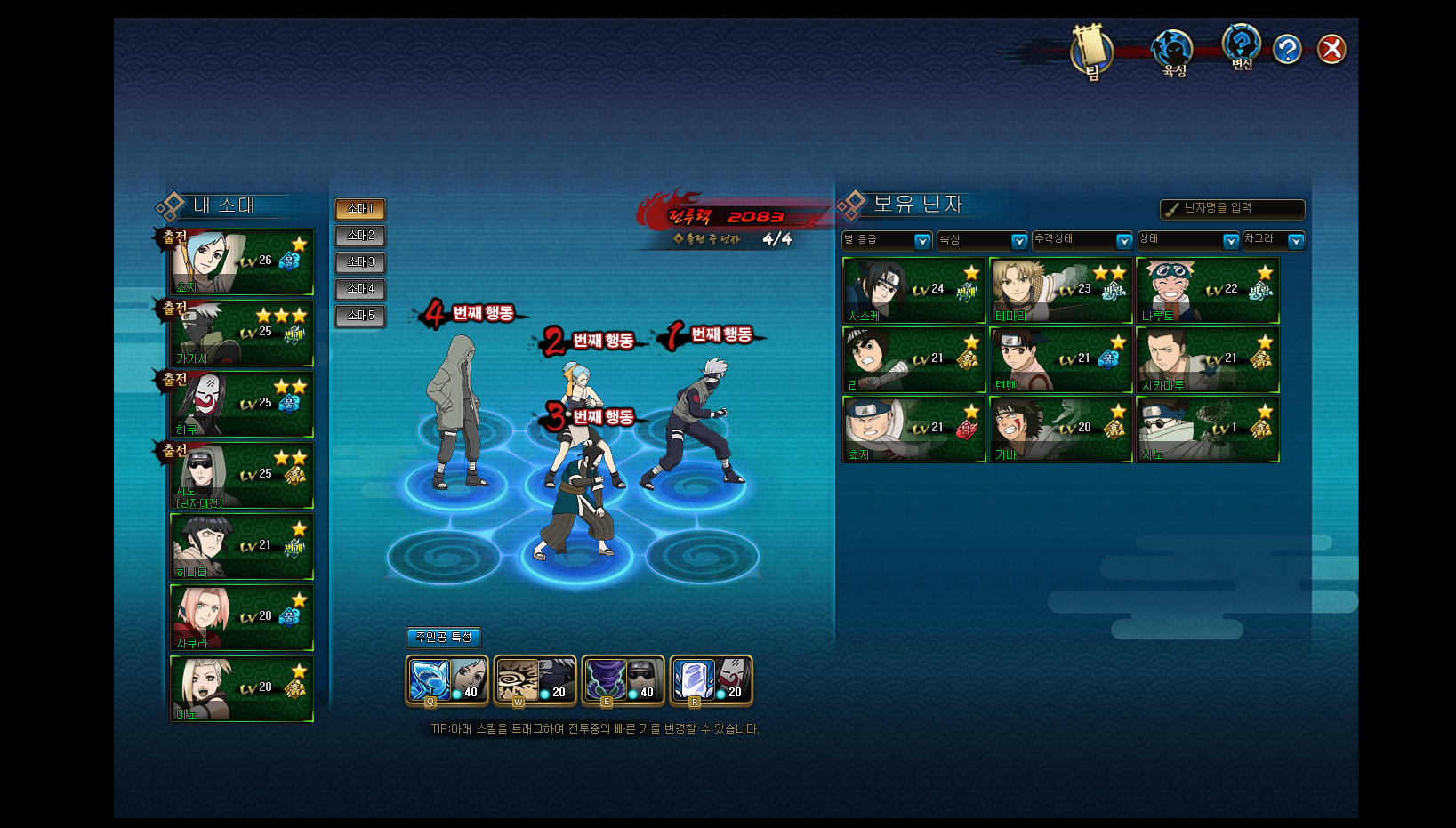Open the 주인공 특성 protagonist traits

click(x=444, y=638)
